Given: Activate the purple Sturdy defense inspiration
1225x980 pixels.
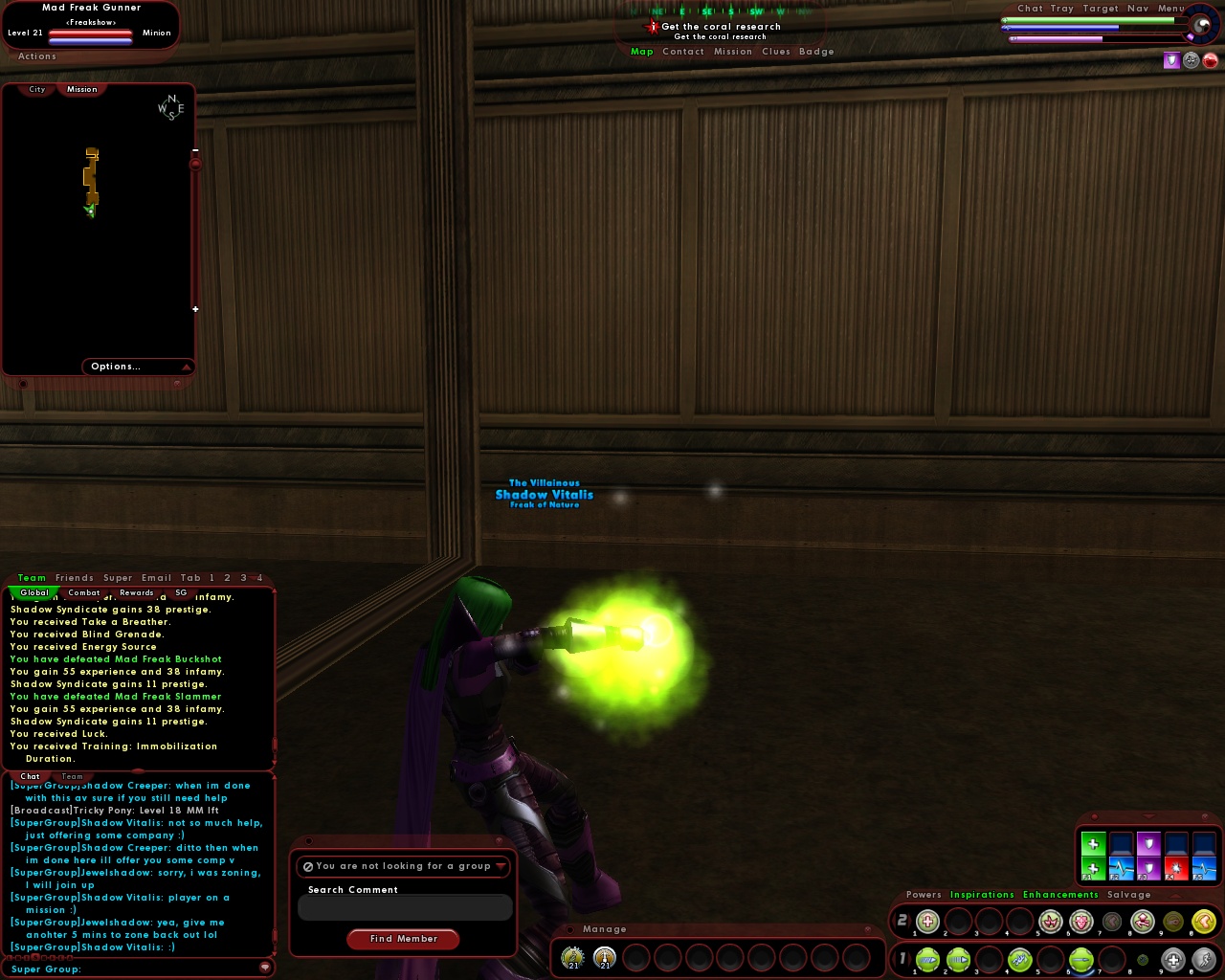Looking at the screenshot, I should tap(1148, 867).
